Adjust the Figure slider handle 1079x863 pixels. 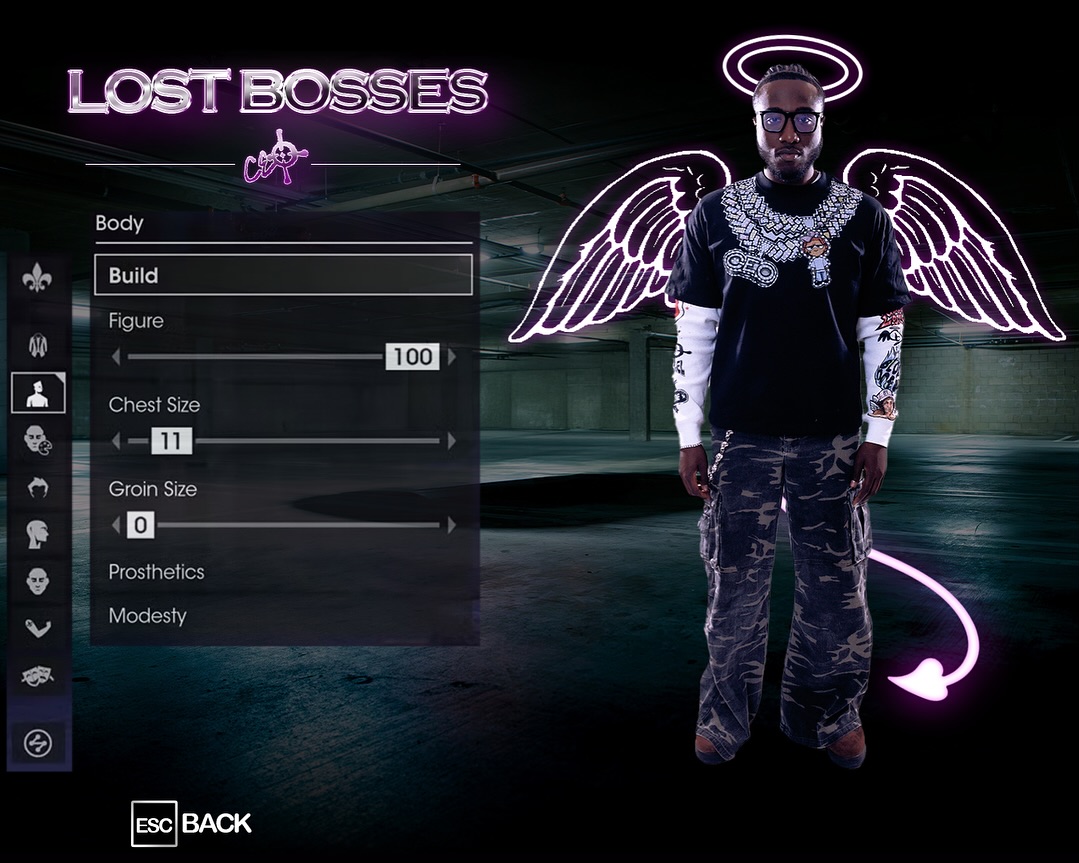tap(412, 357)
